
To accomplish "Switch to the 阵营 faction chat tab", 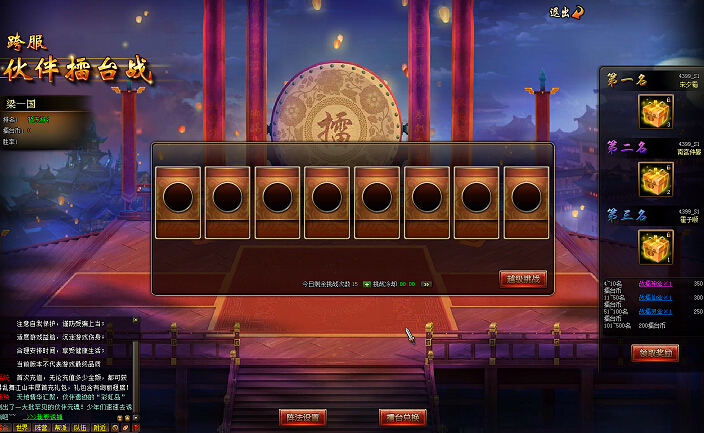I will 42,427.
